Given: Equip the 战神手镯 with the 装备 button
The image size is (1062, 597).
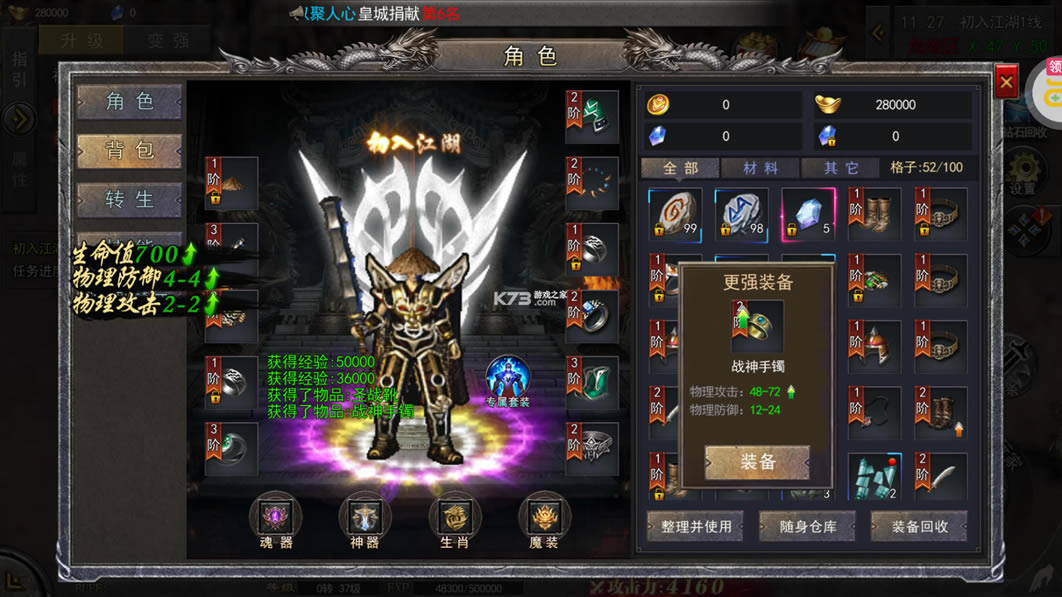Looking at the screenshot, I should pos(757,462).
